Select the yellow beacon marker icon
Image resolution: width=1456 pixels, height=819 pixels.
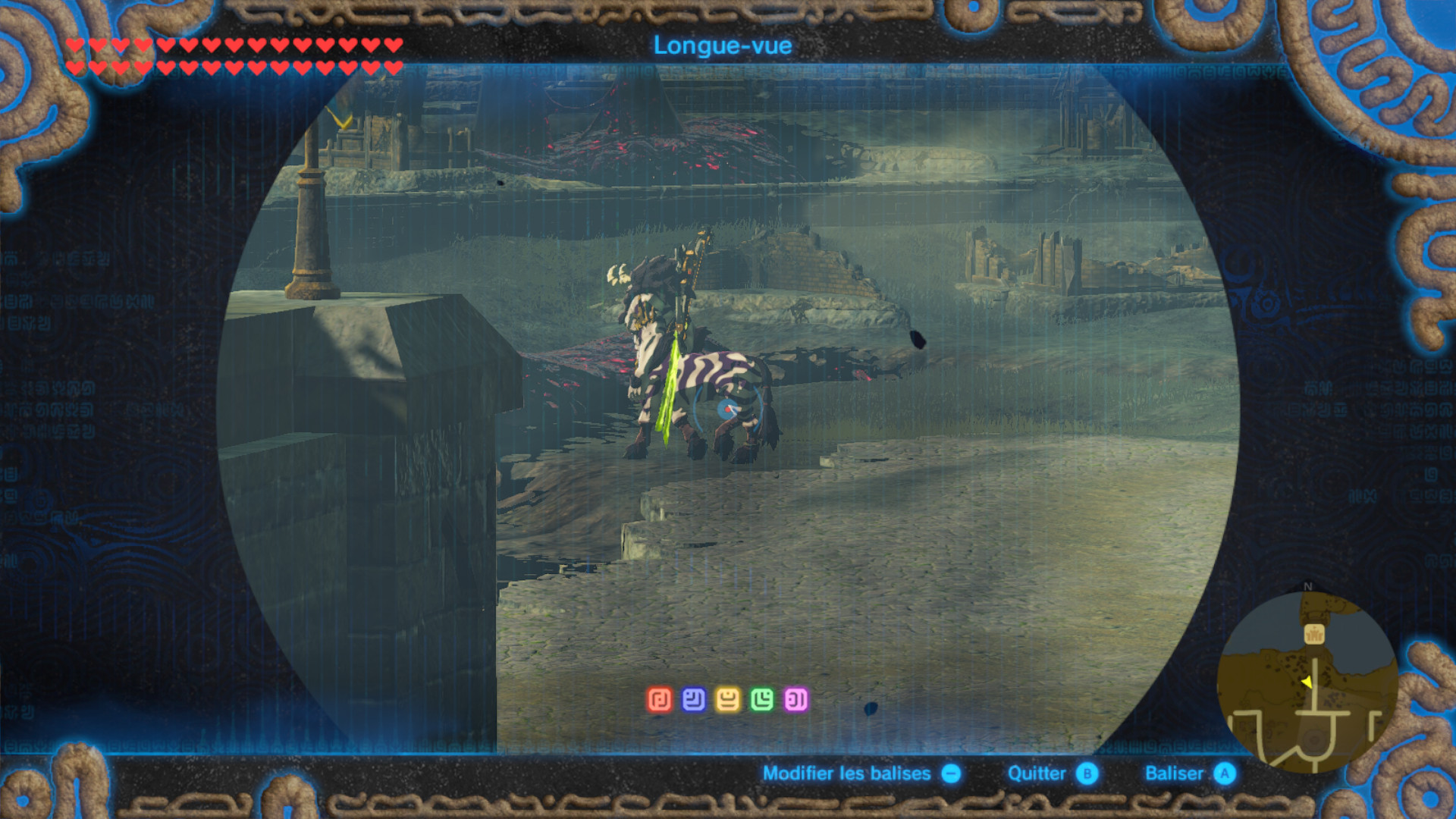coord(726,699)
